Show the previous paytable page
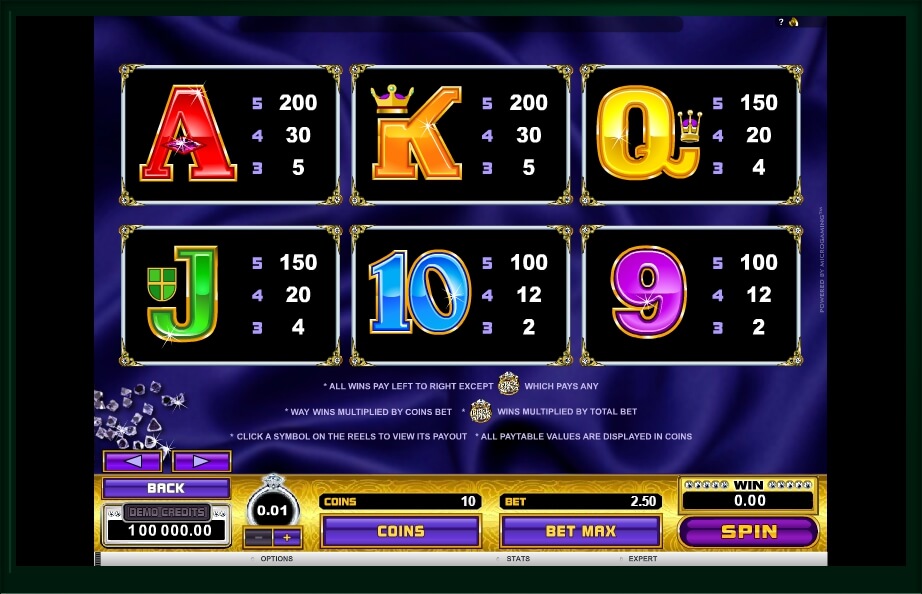This screenshot has height=594, width=922. [x=132, y=461]
